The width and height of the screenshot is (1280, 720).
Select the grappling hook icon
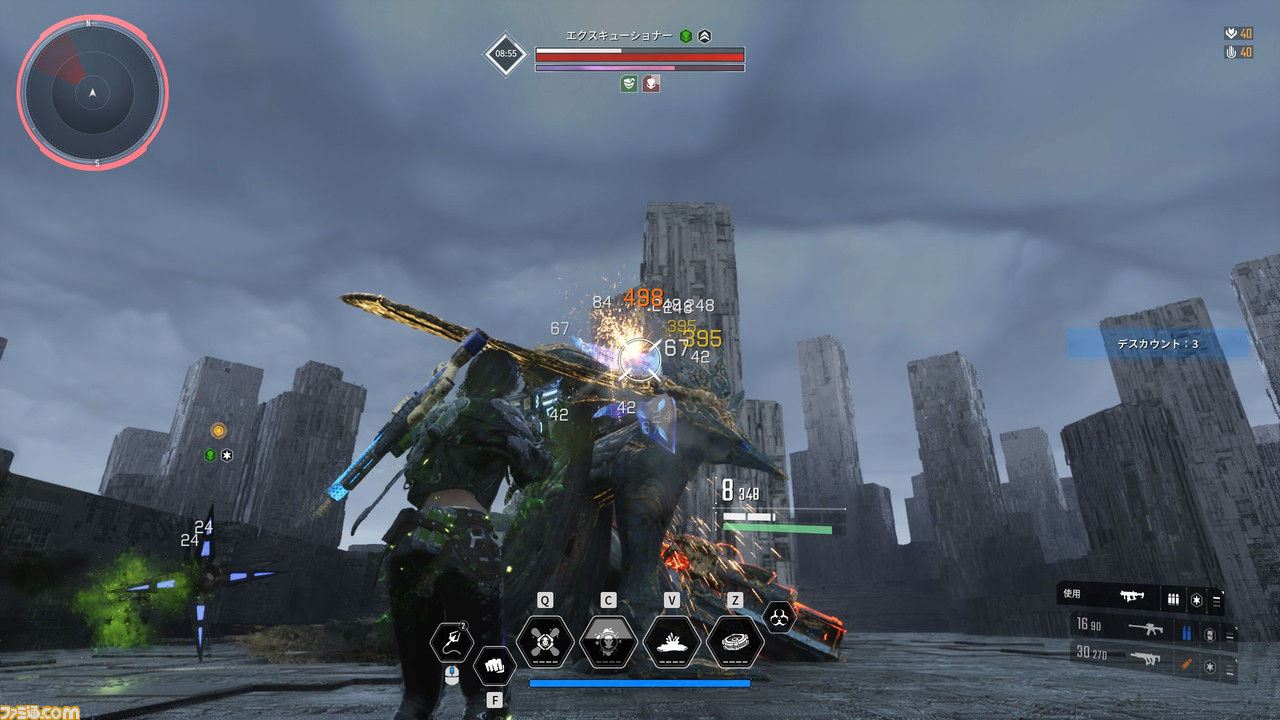coord(451,641)
